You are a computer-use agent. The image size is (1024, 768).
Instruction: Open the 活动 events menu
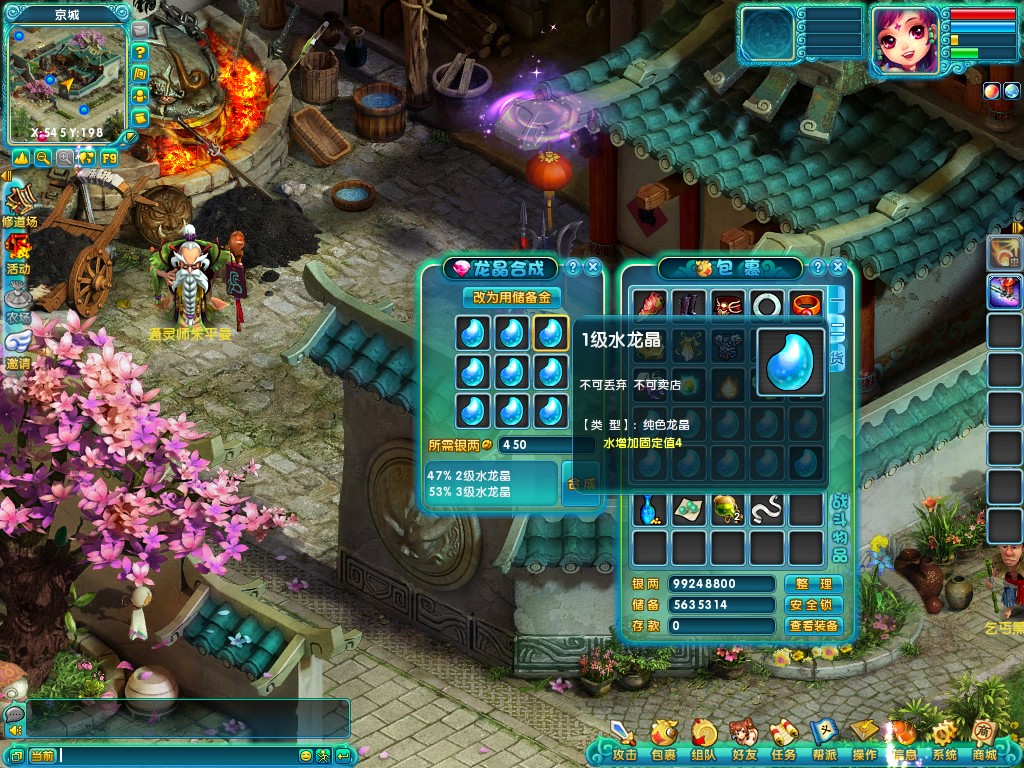[17, 251]
